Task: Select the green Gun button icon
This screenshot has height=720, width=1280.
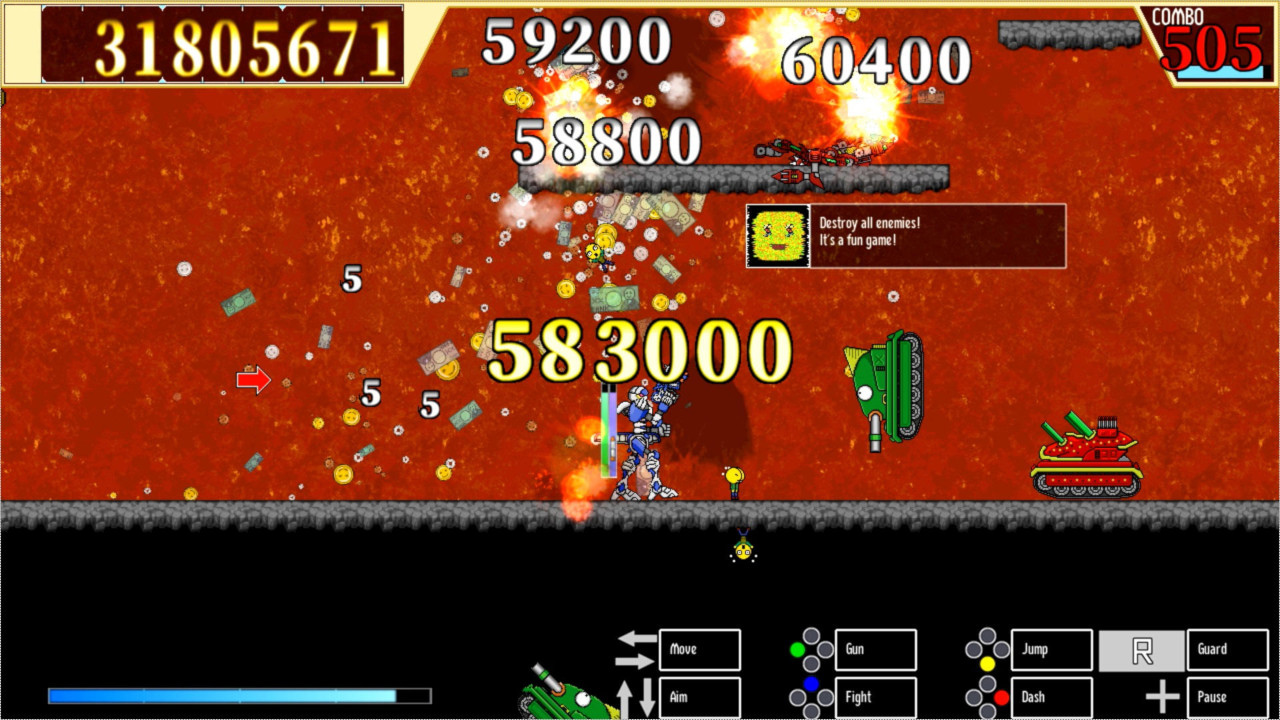Action: pyautogui.click(x=795, y=650)
